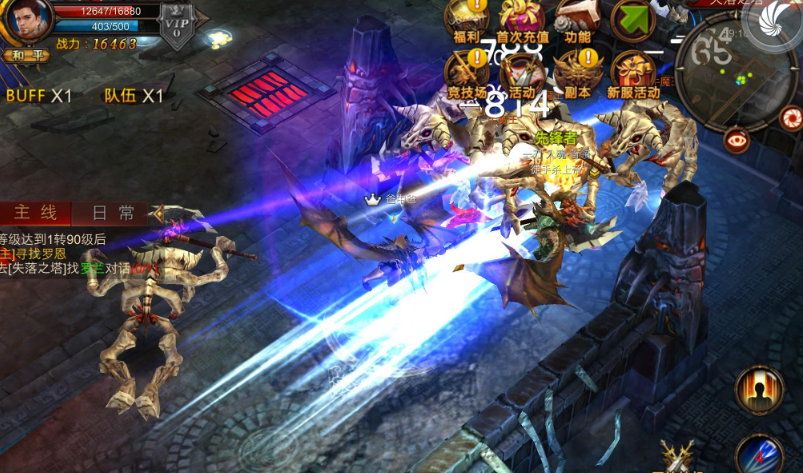The height and width of the screenshot is (473, 803).
Task: Activate the blue slash skill
Action: point(759,455)
